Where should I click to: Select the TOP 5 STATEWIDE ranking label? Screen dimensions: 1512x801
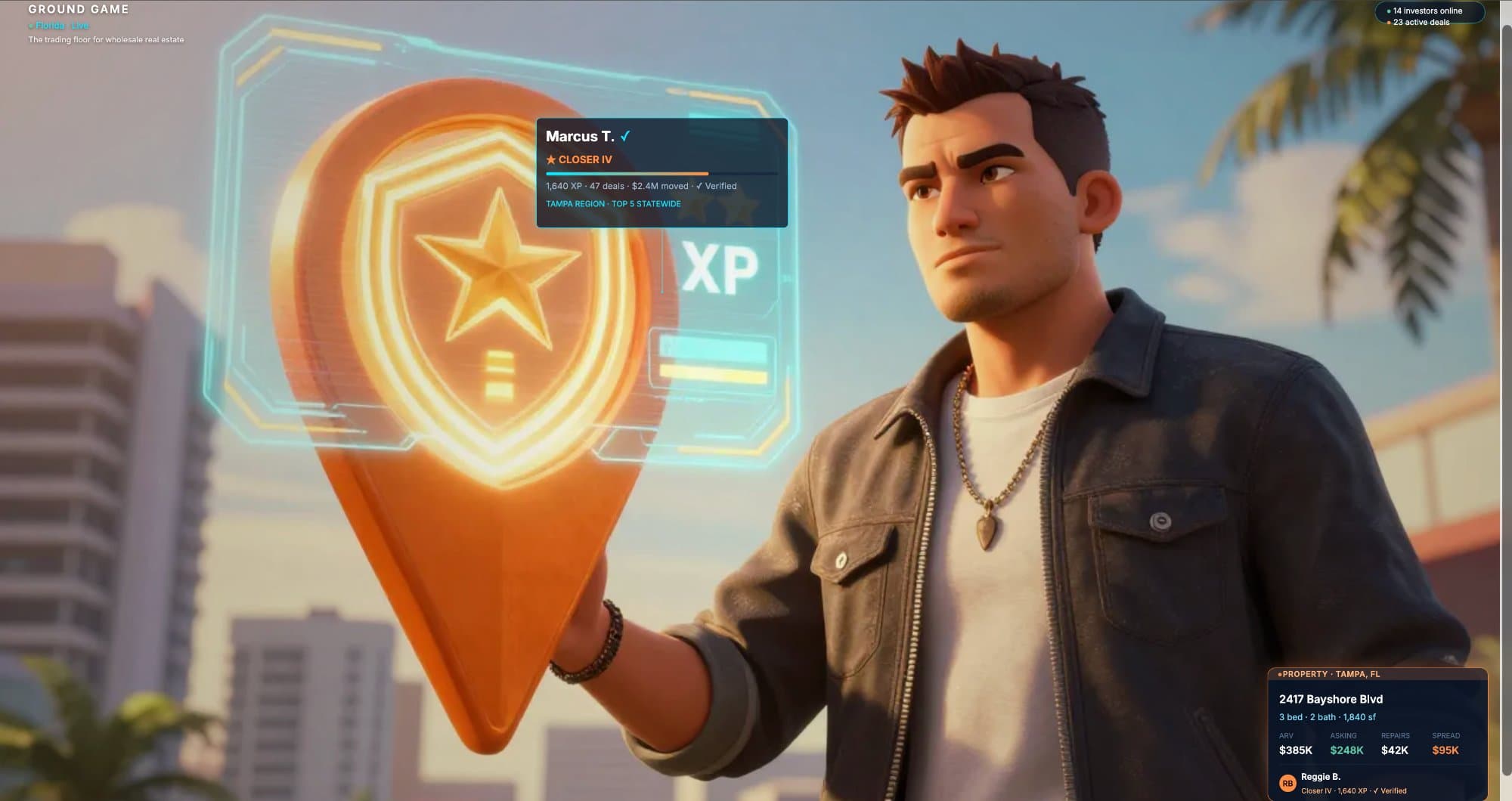point(646,203)
